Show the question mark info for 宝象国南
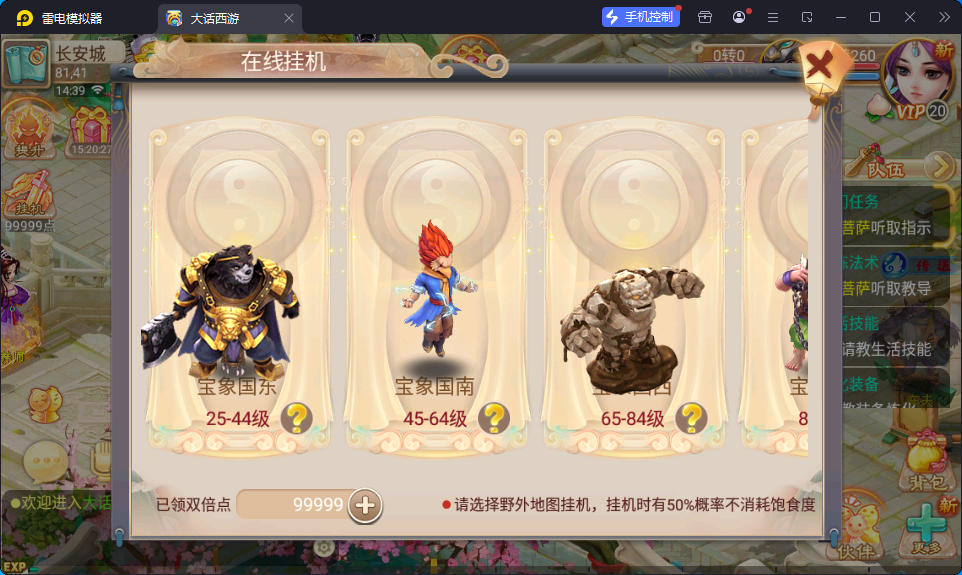The image size is (962, 575). click(x=494, y=418)
